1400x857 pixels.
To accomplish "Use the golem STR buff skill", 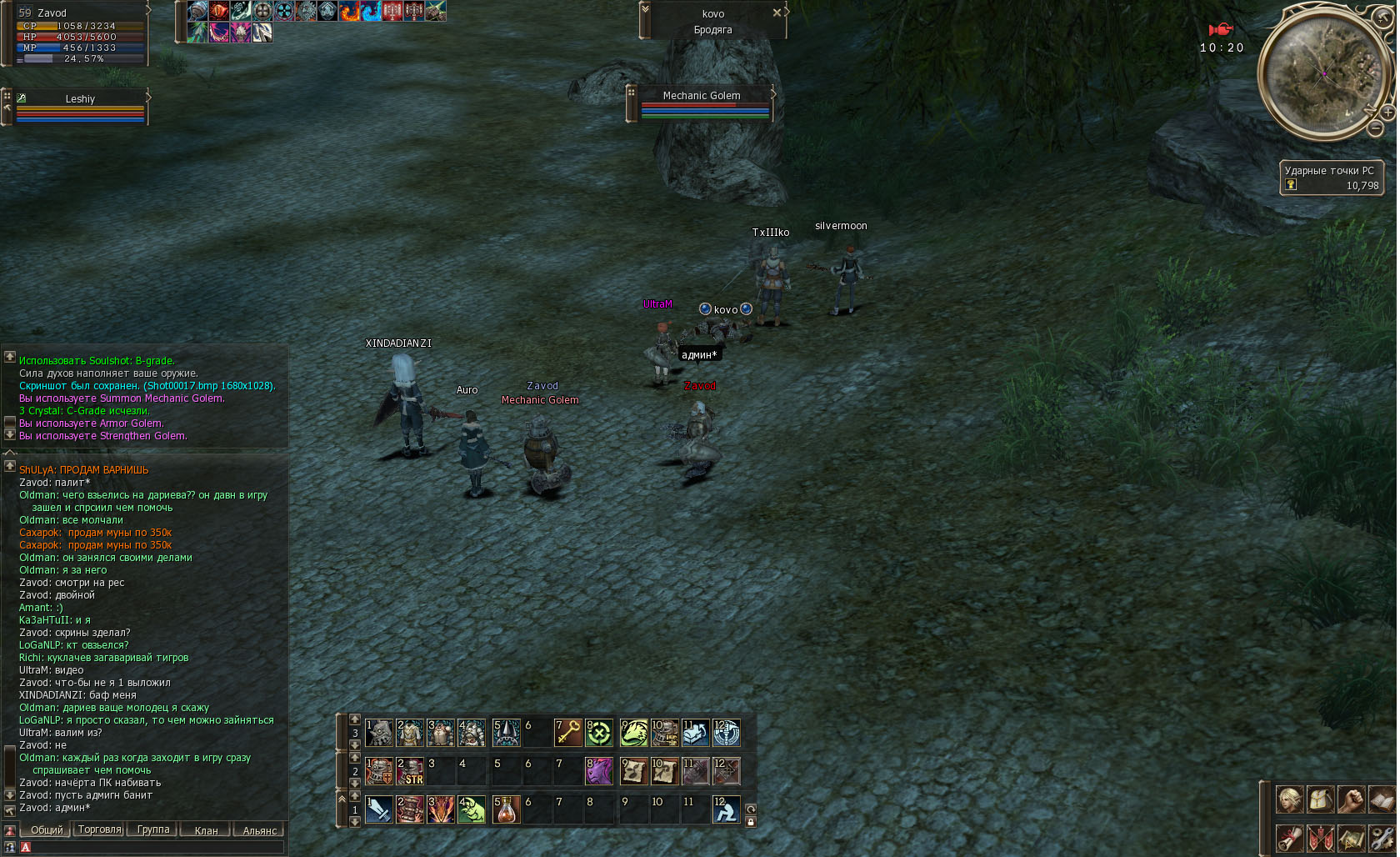I will click(410, 771).
